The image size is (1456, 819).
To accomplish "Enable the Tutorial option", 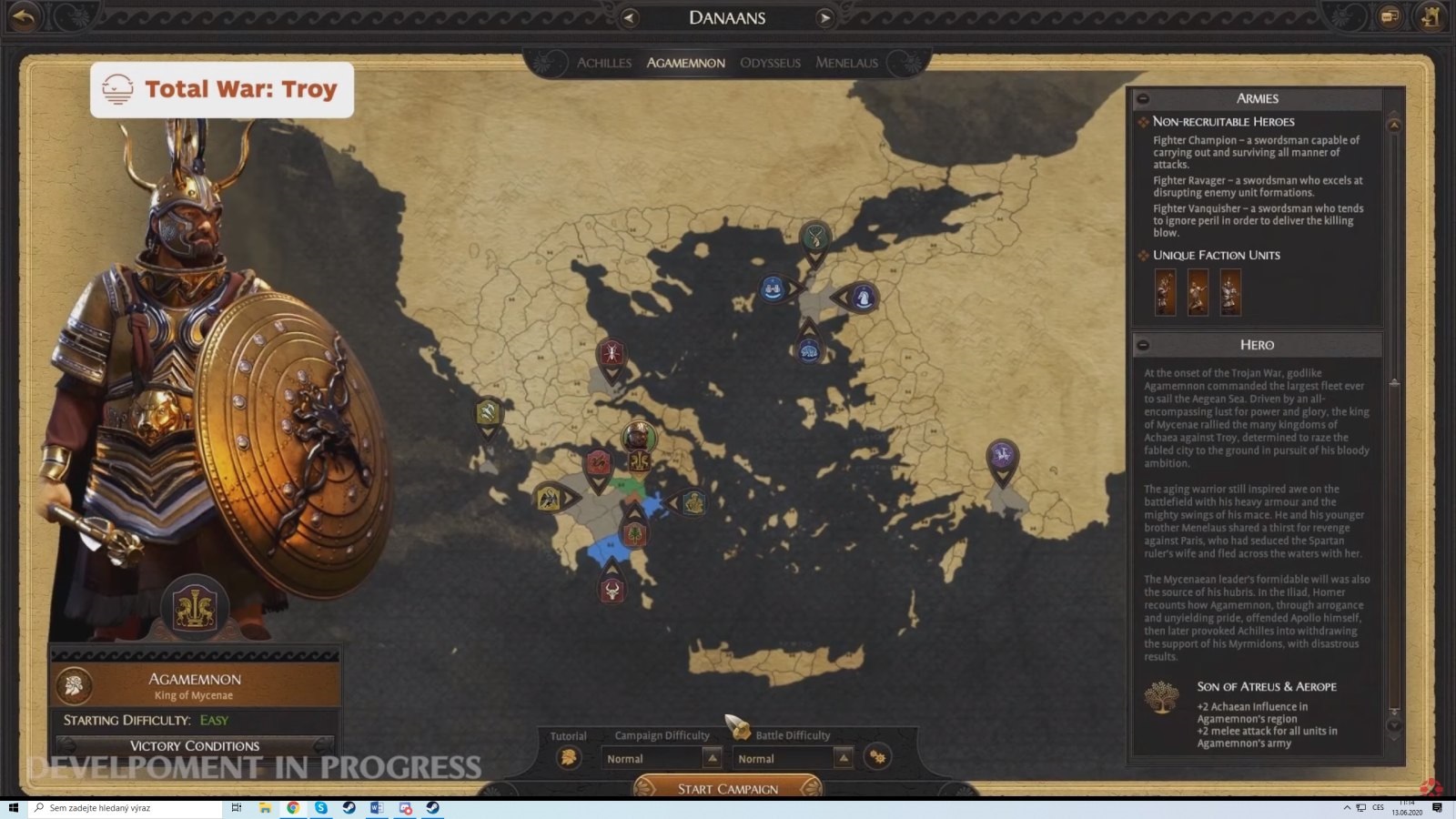I will click(x=571, y=756).
